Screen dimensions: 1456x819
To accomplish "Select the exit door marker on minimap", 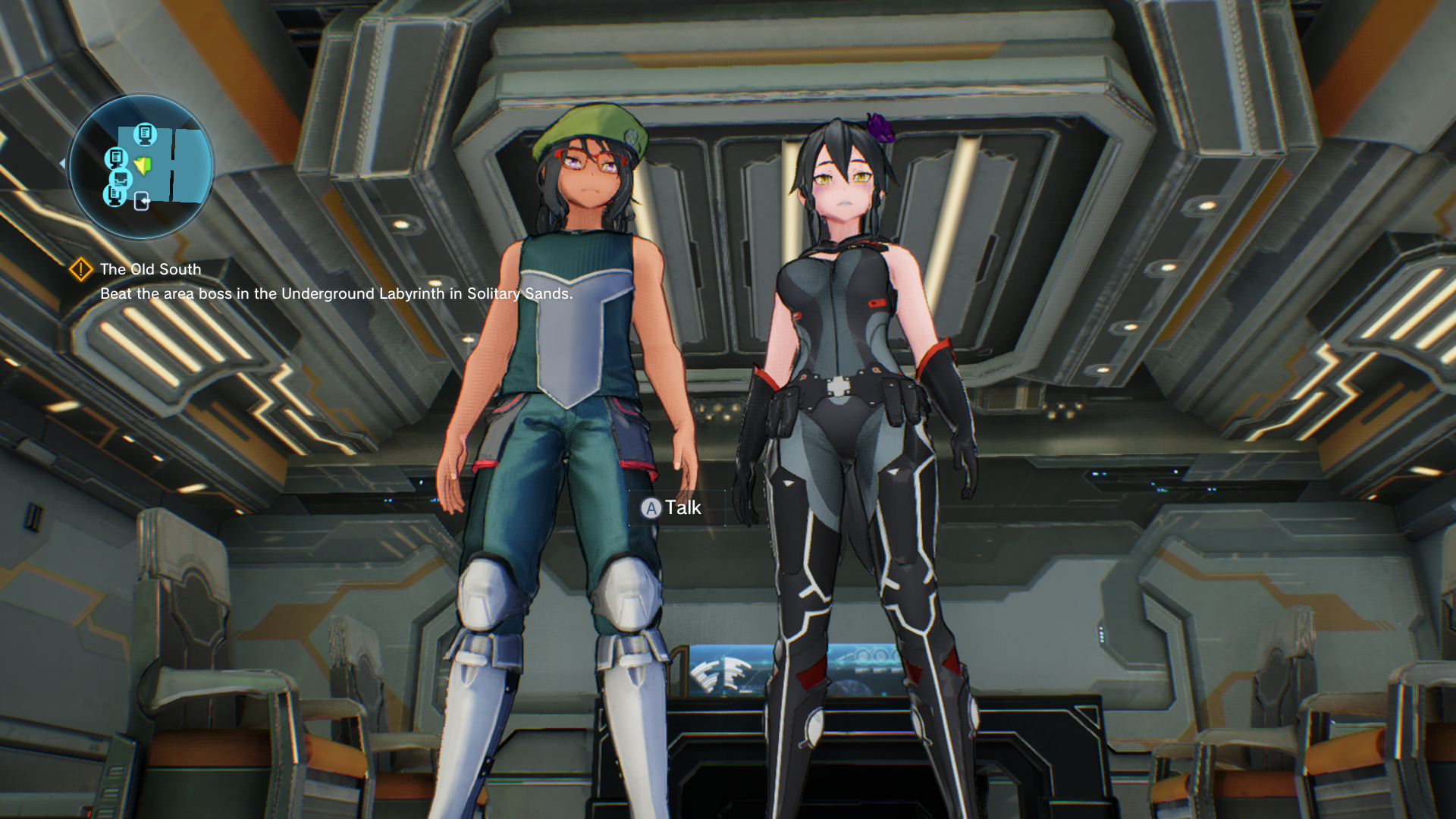I will pyautogui.click(x=142, y=201).
